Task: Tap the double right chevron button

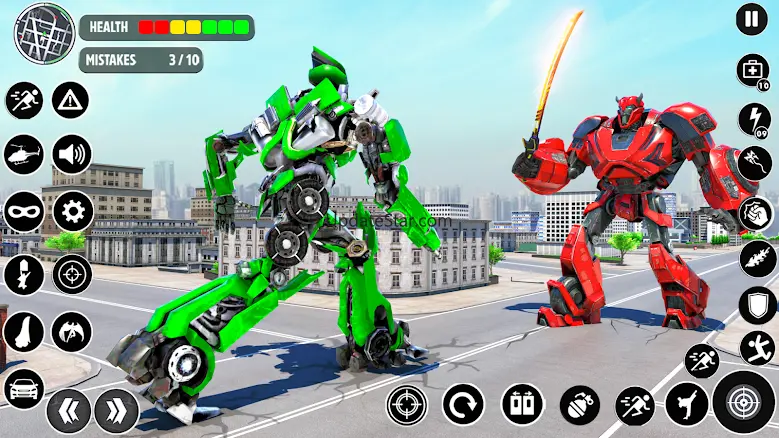Action: 116,410
